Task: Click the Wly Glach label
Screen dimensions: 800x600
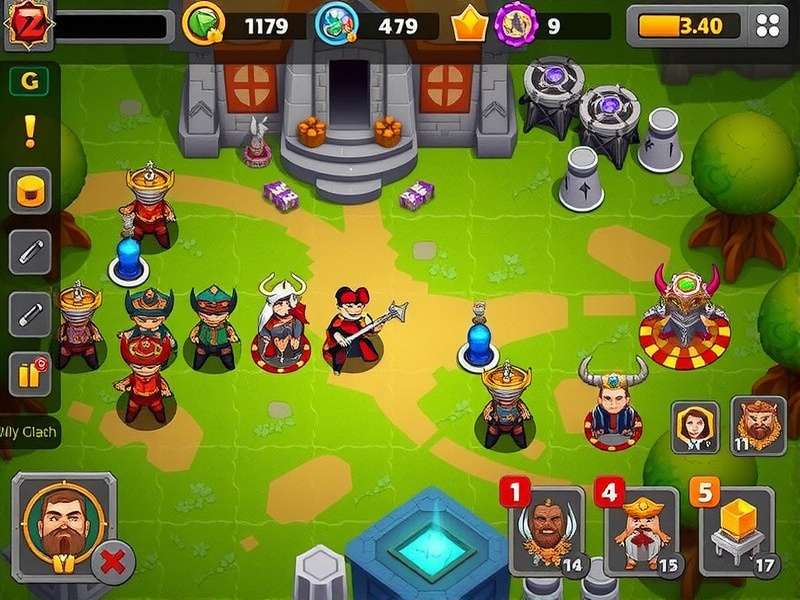Action: (x=28, y=433)
